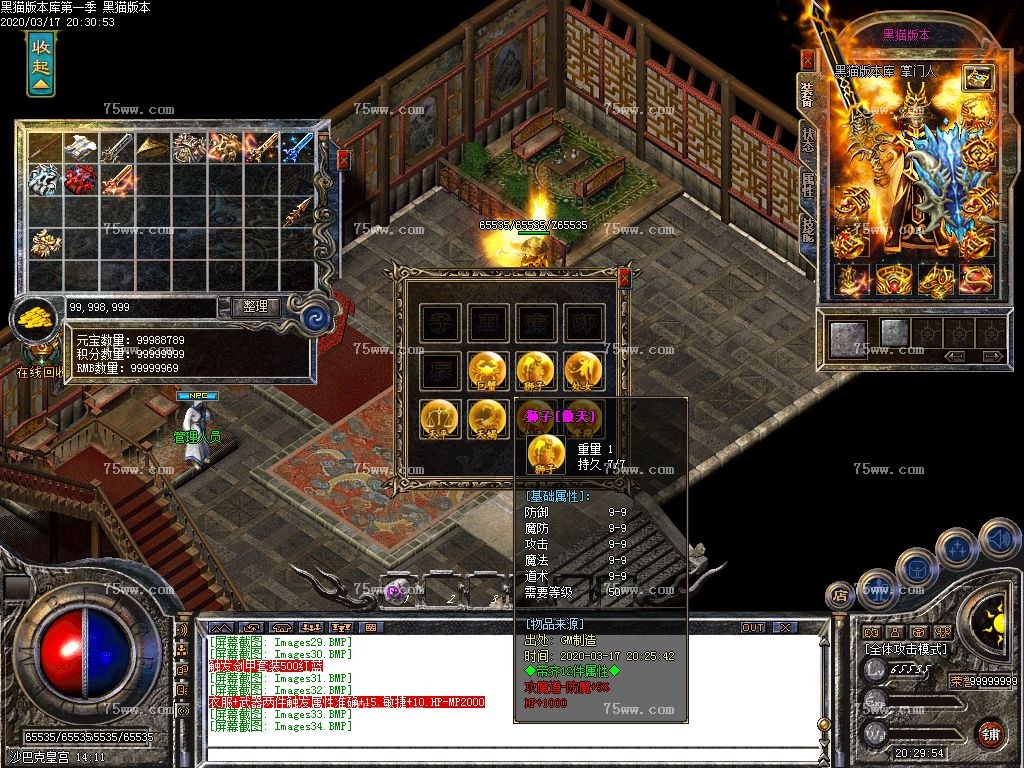The height and width of the screenshot is (768, 1024).
Task: Switch to the 状态 status tab
Action: click(x=808, y=140)
